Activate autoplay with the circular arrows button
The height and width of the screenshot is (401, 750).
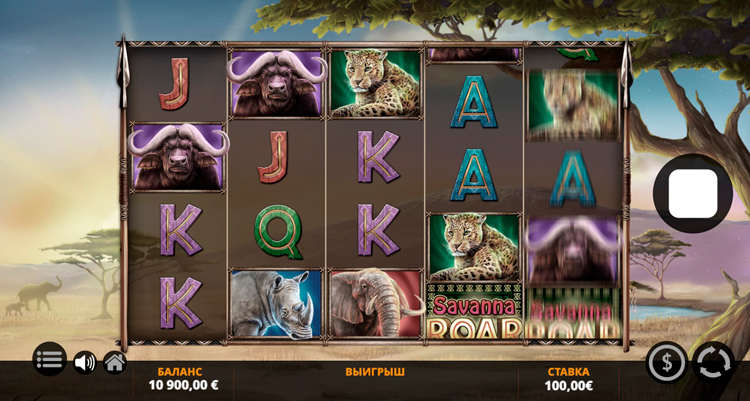tap(713, 362)
